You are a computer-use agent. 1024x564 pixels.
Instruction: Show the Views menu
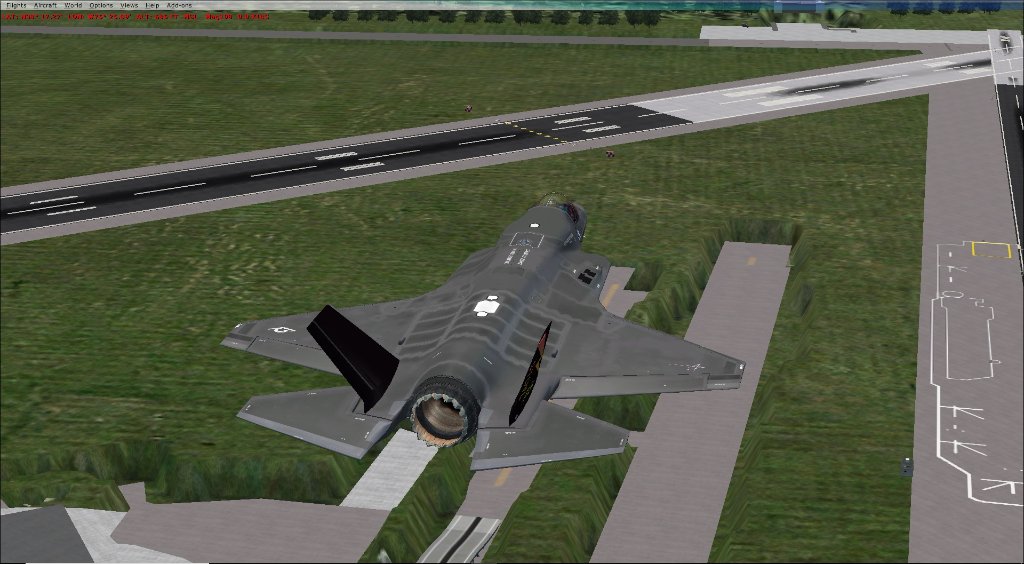coord(129,5)
